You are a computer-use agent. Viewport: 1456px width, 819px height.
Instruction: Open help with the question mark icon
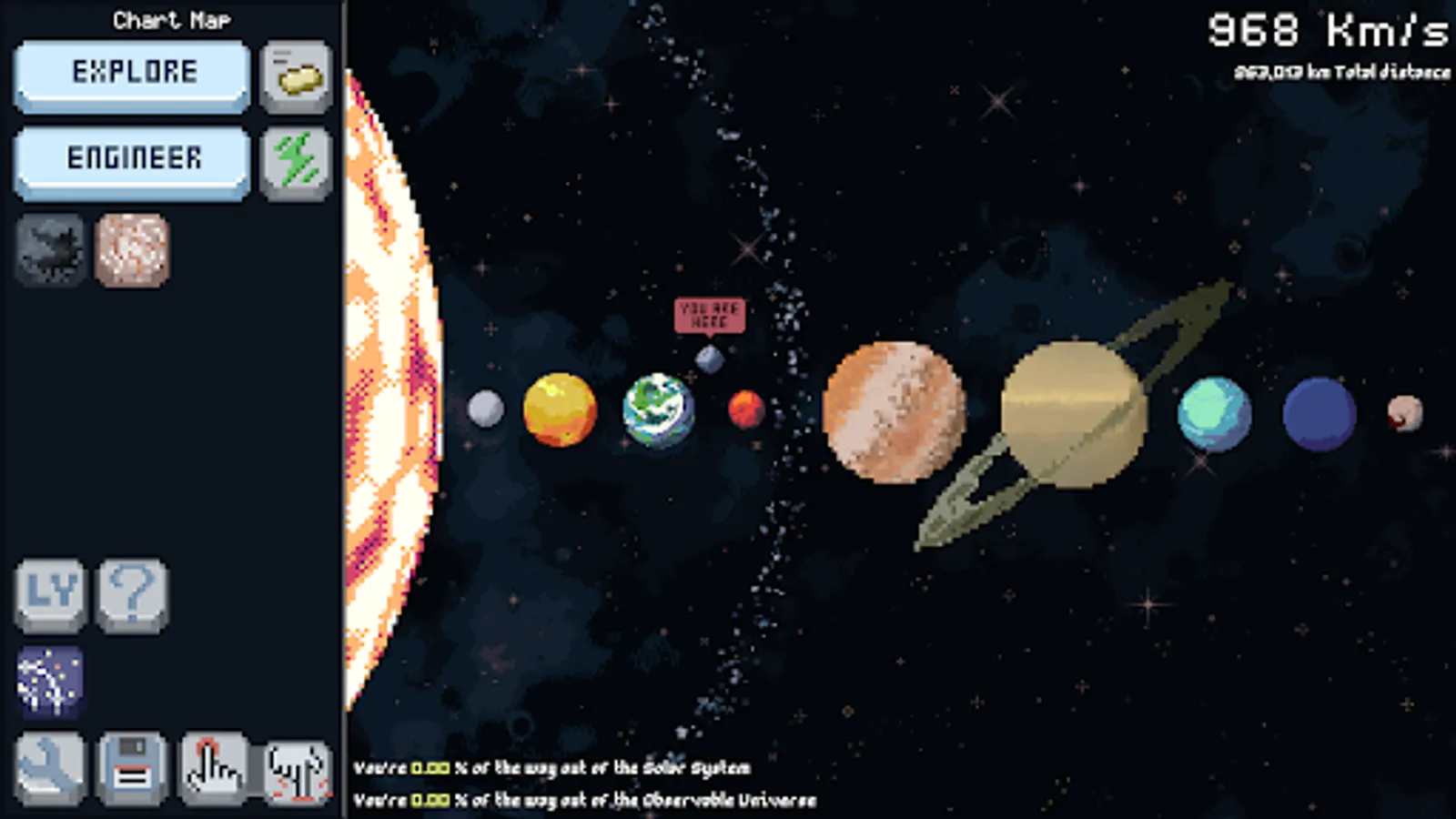tap(132, 596)
